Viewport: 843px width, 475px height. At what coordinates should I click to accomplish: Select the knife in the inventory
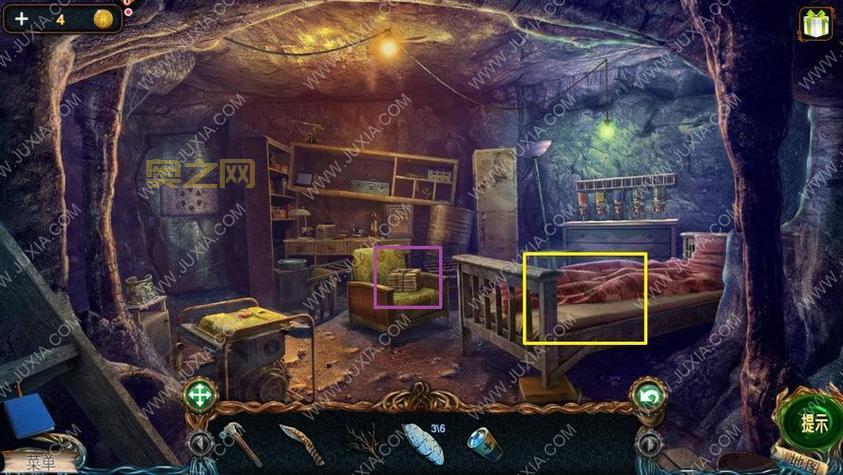tap(300, 441)
